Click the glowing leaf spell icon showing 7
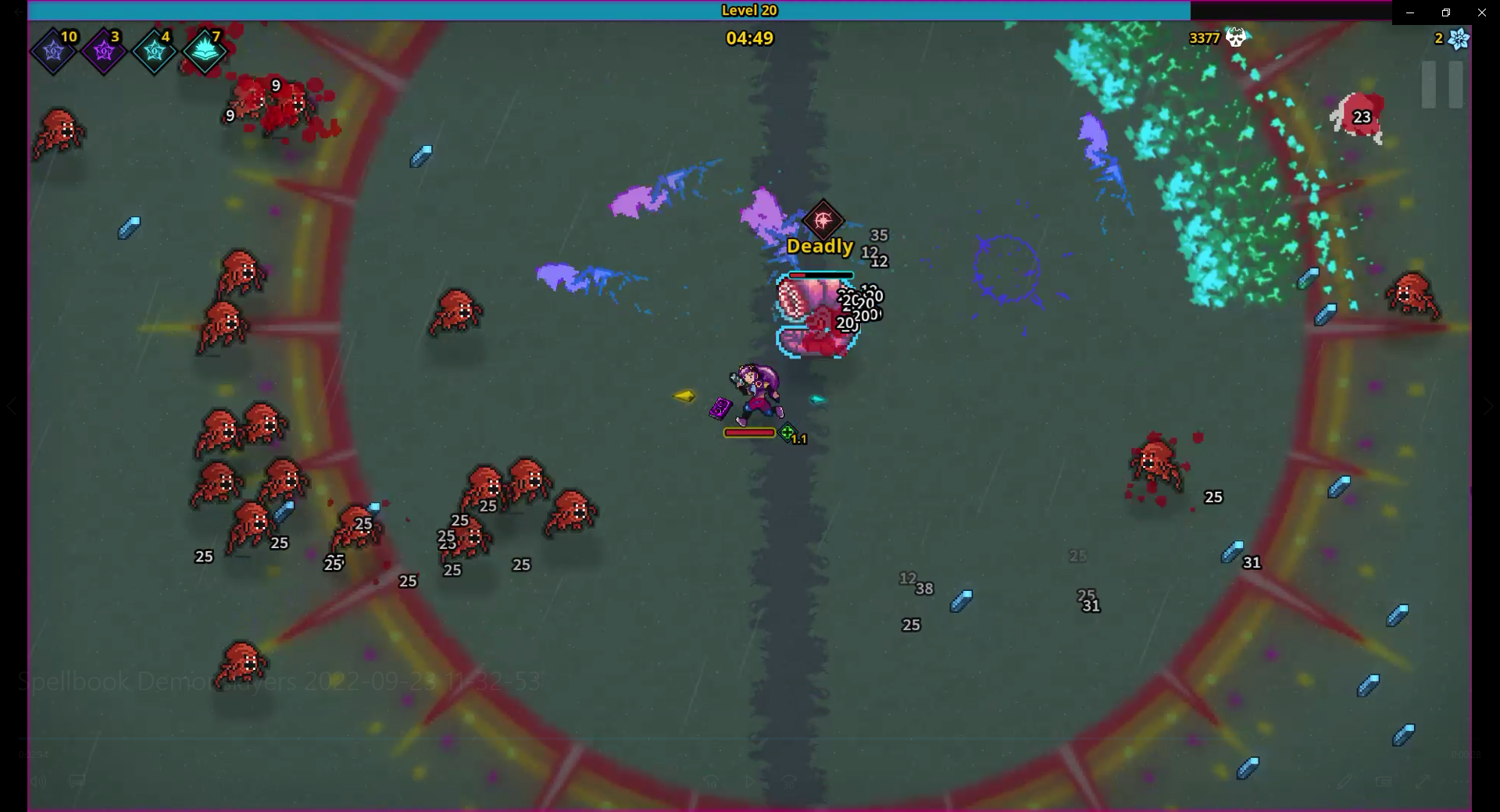1500x812 pixels. pos(205,50)
